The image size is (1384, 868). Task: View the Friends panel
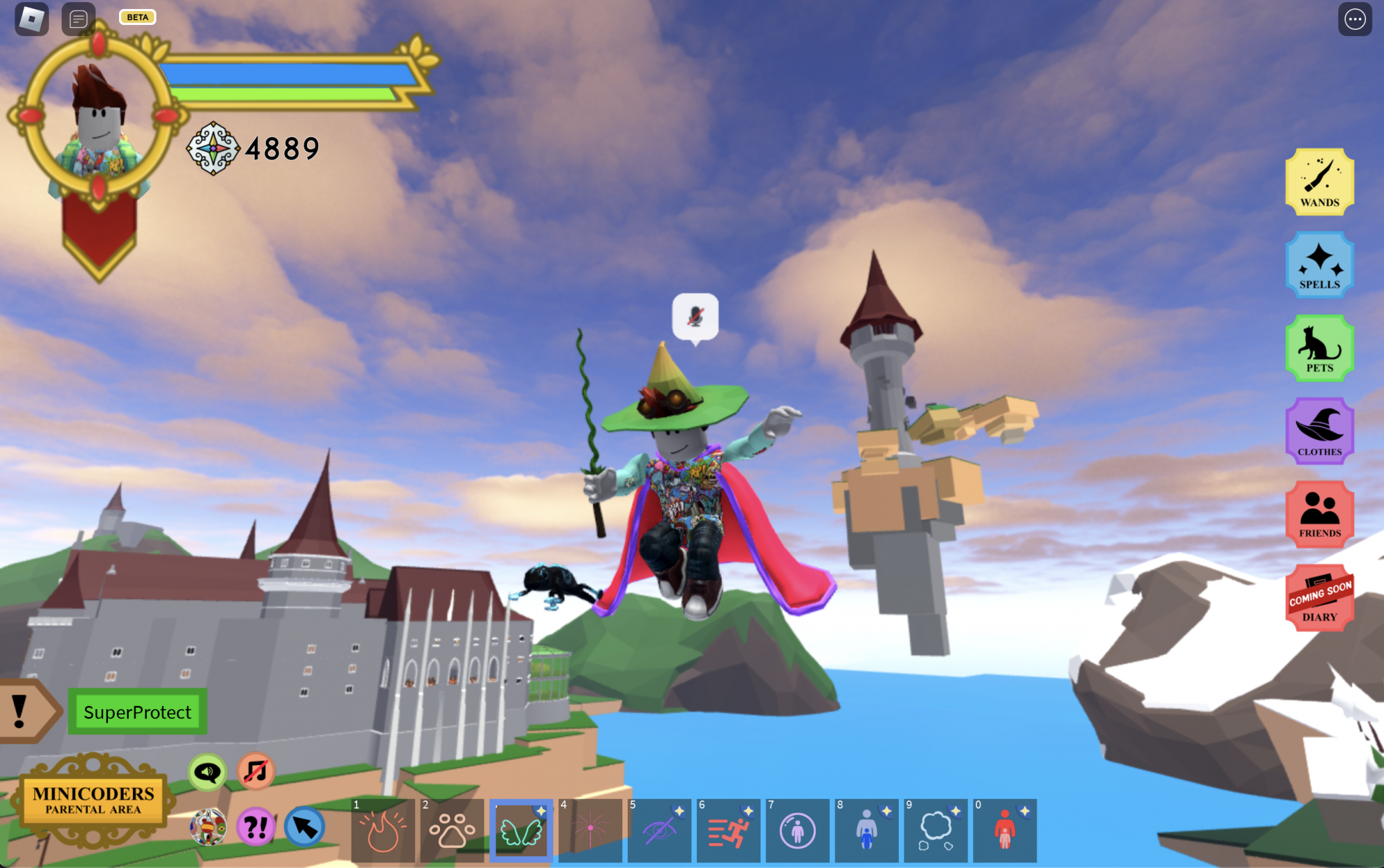click(1319, 515)
